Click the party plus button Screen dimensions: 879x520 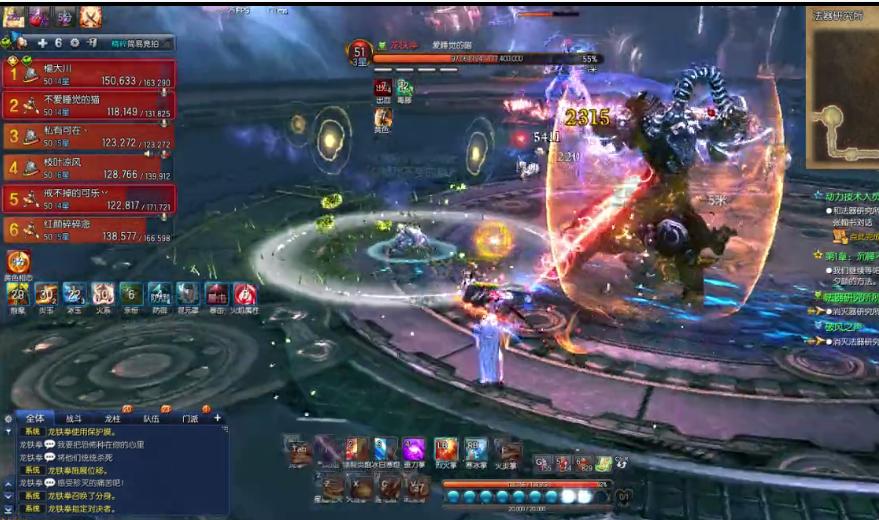coord(42,43)
